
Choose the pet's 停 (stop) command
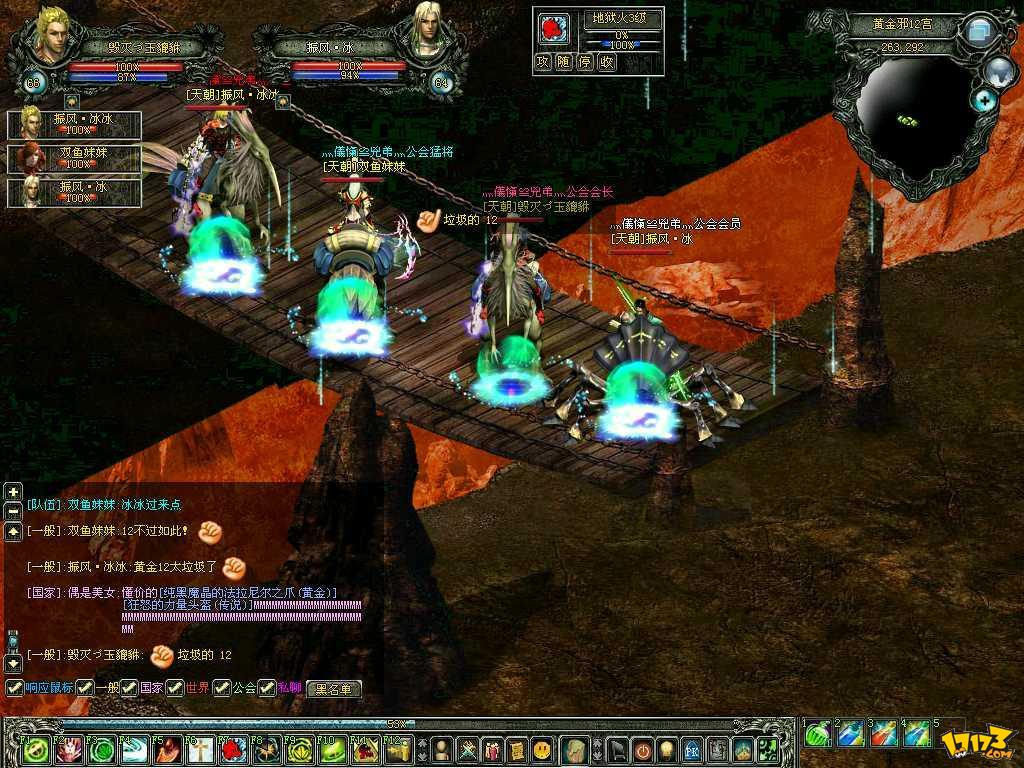(586, 62)
